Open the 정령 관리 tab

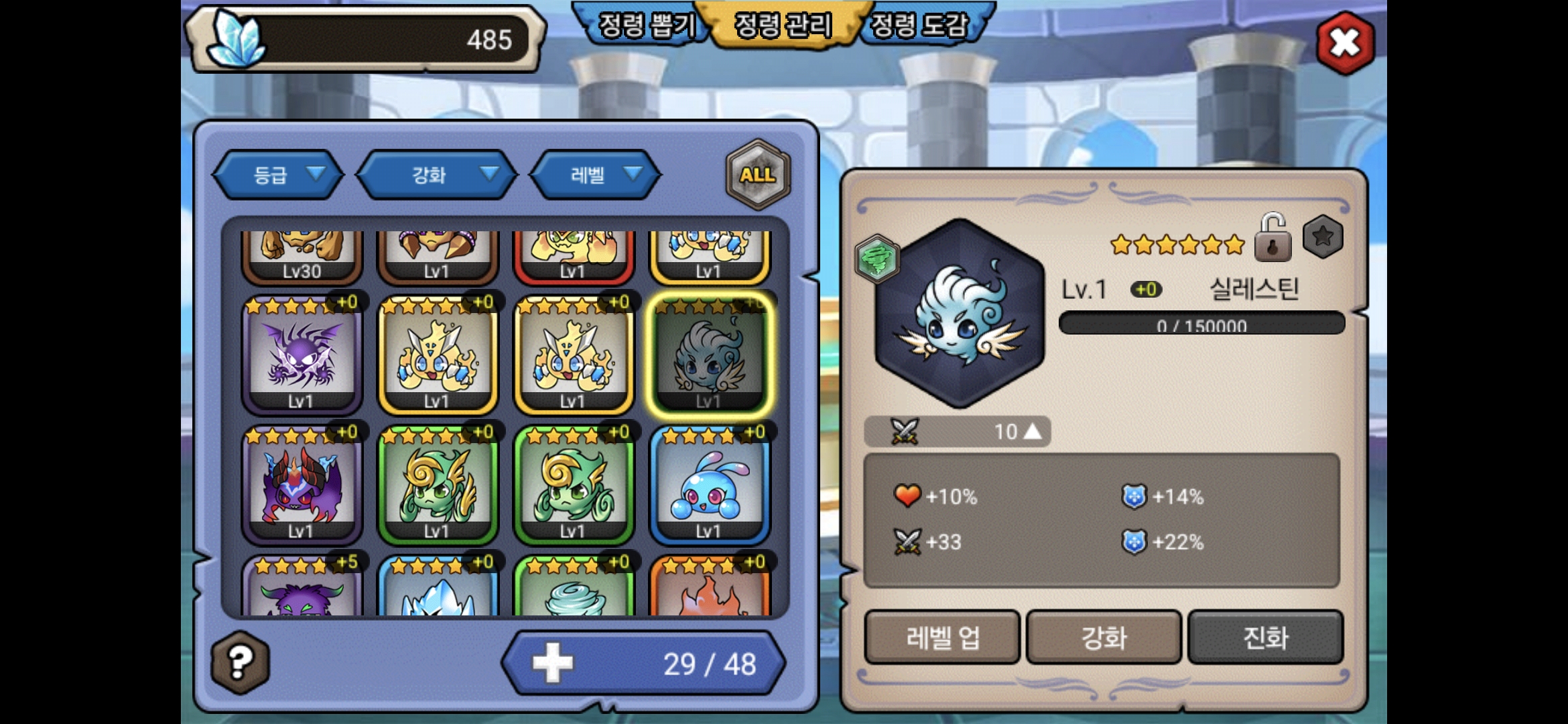click(783, 25)
